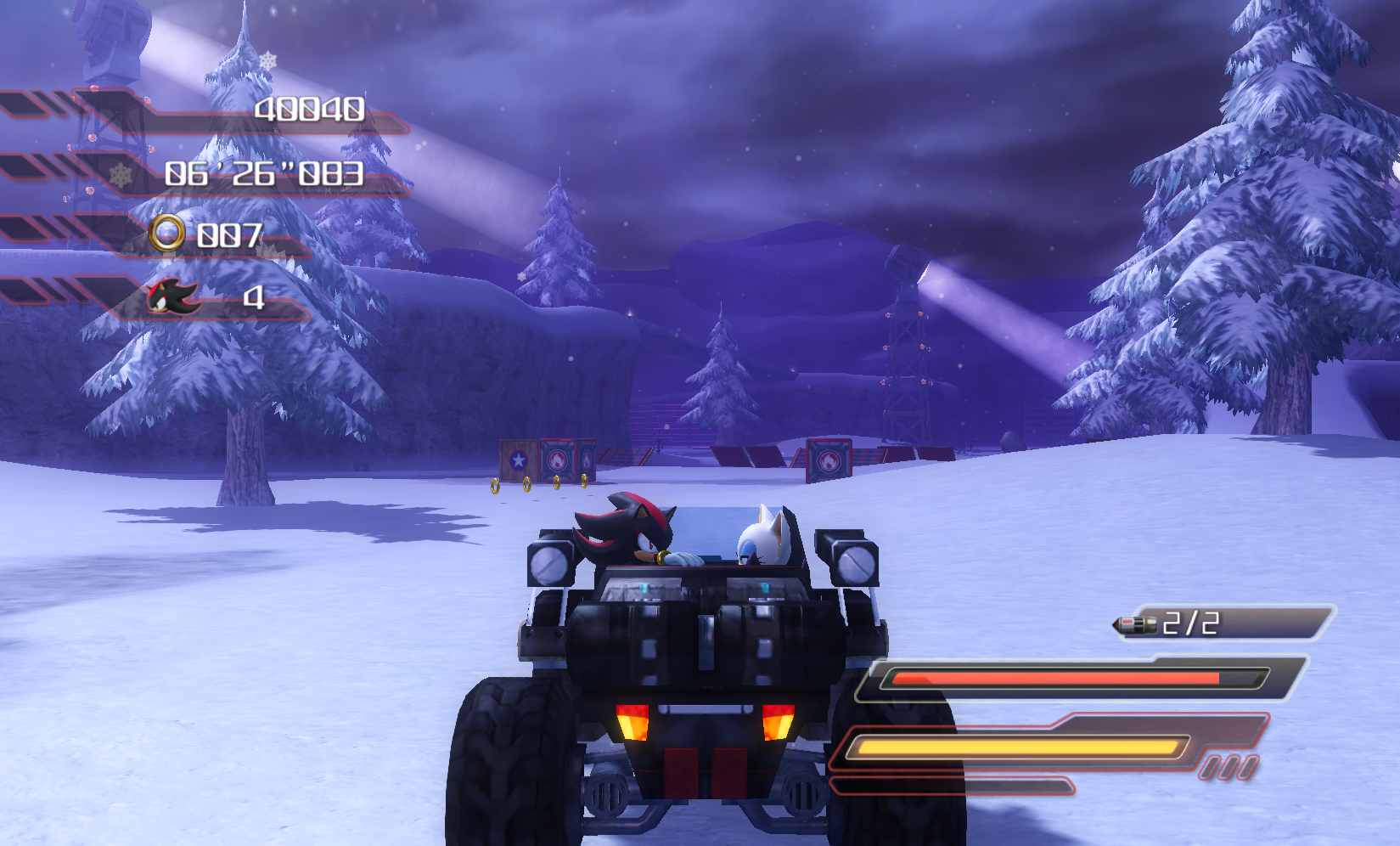Select the Shadow head lives icon
The height and width of the screenshot is (846, 1400).
coord(173,296)
